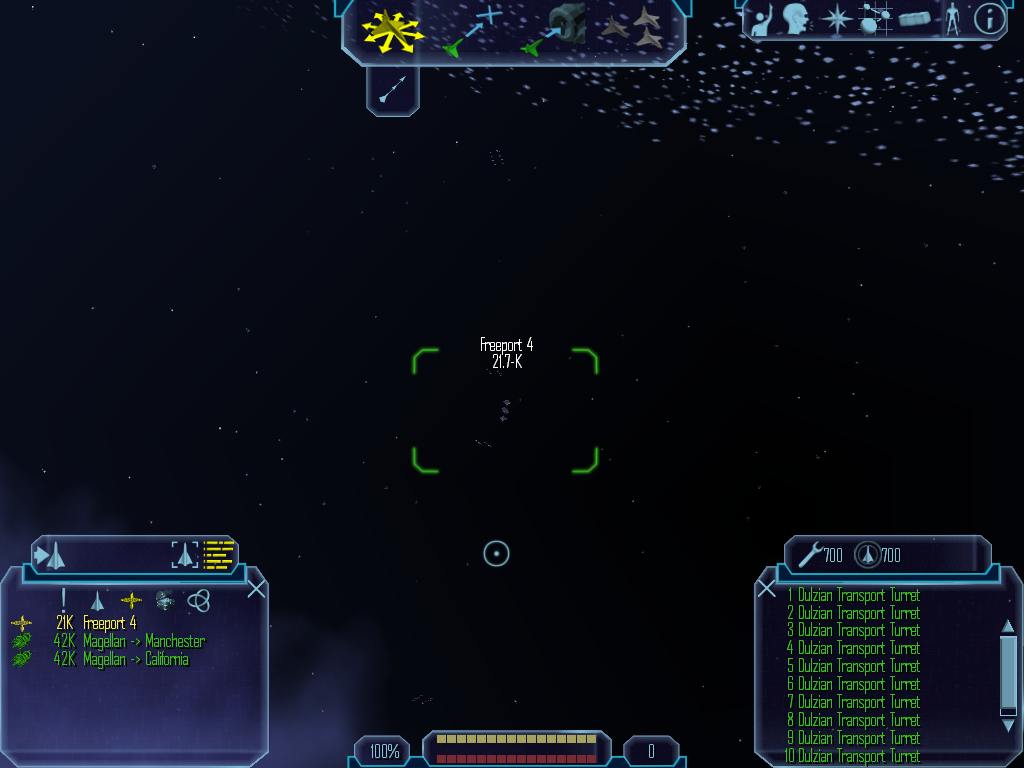Click the weapons list scroll-down arrow

1008,712
